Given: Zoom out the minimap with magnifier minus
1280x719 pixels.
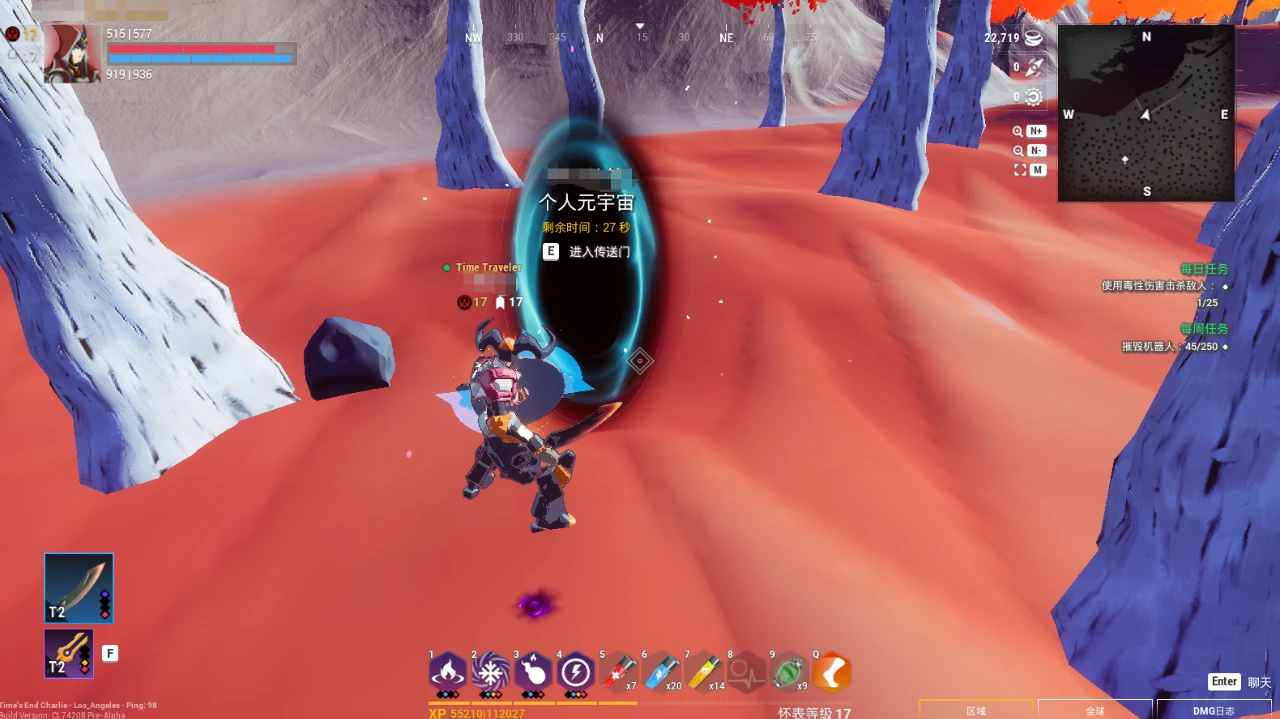Looking at the screenshot, I should 1030,151.
